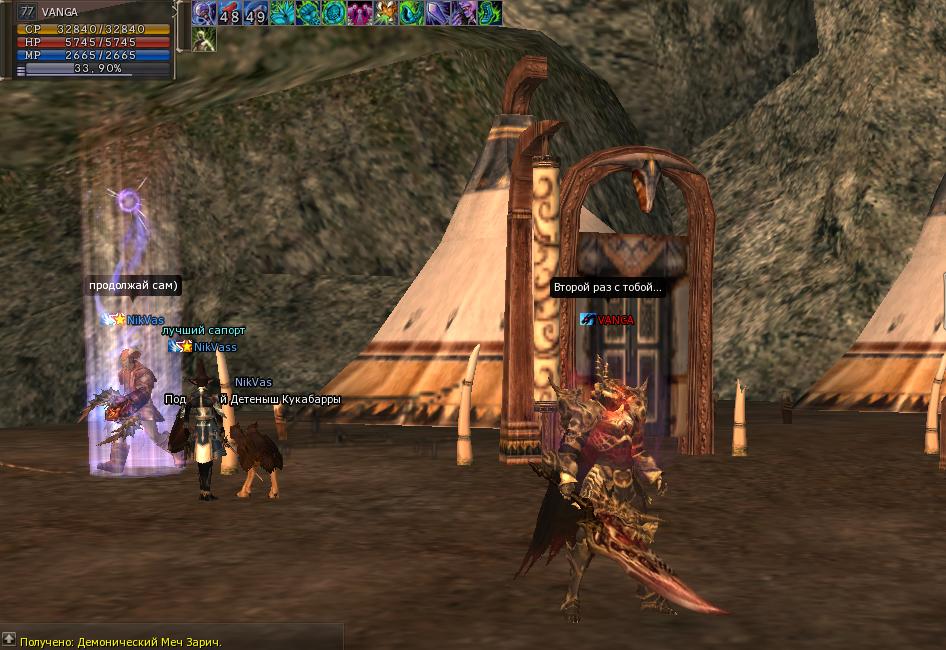The height and width of the screenshot is (650, 946).
Task: Select the purple skull face buff icon
Action: pos(464,13)
